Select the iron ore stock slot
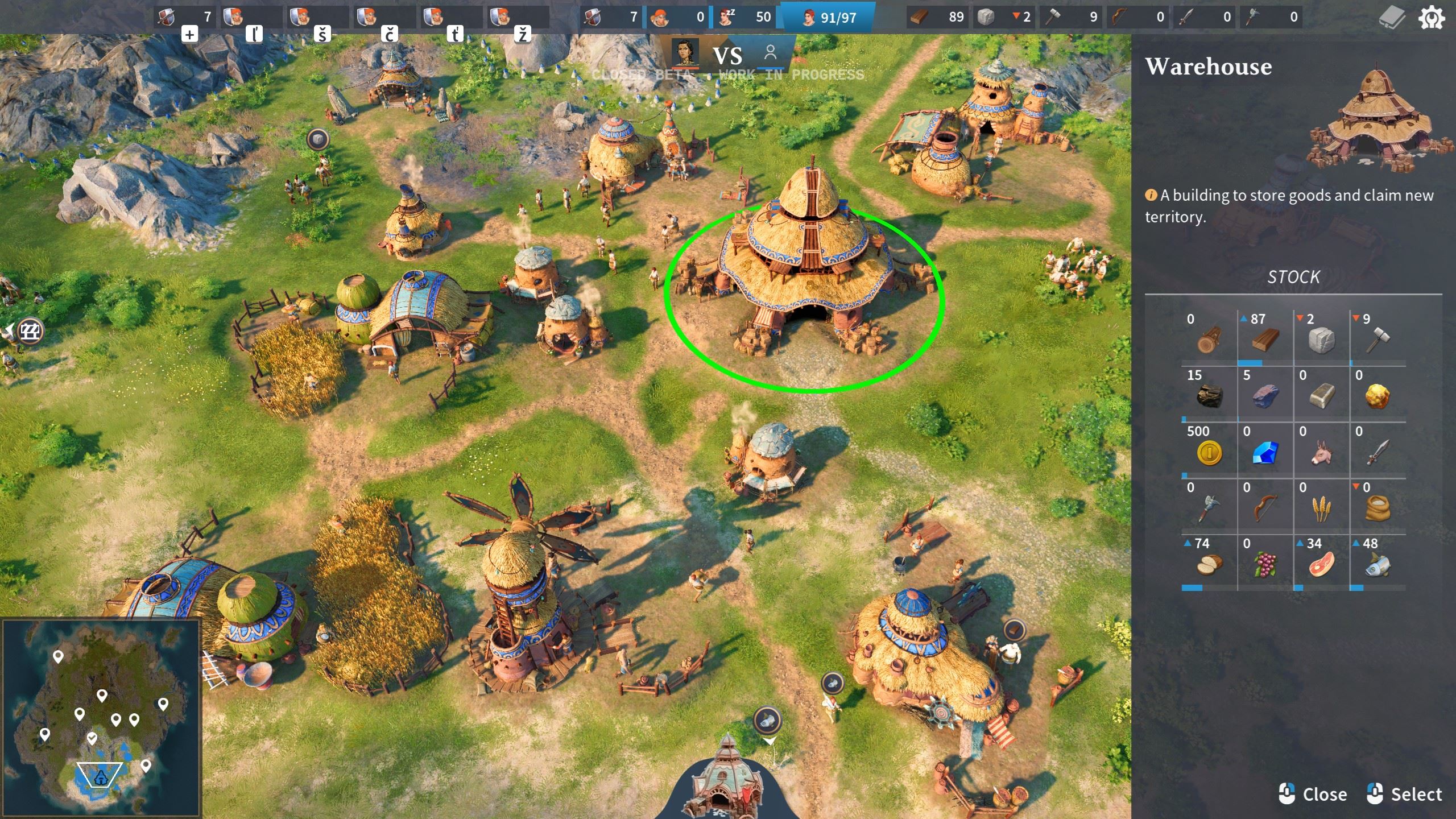The width and height of the screenshot is (1456, 819). pos(1265,396)
